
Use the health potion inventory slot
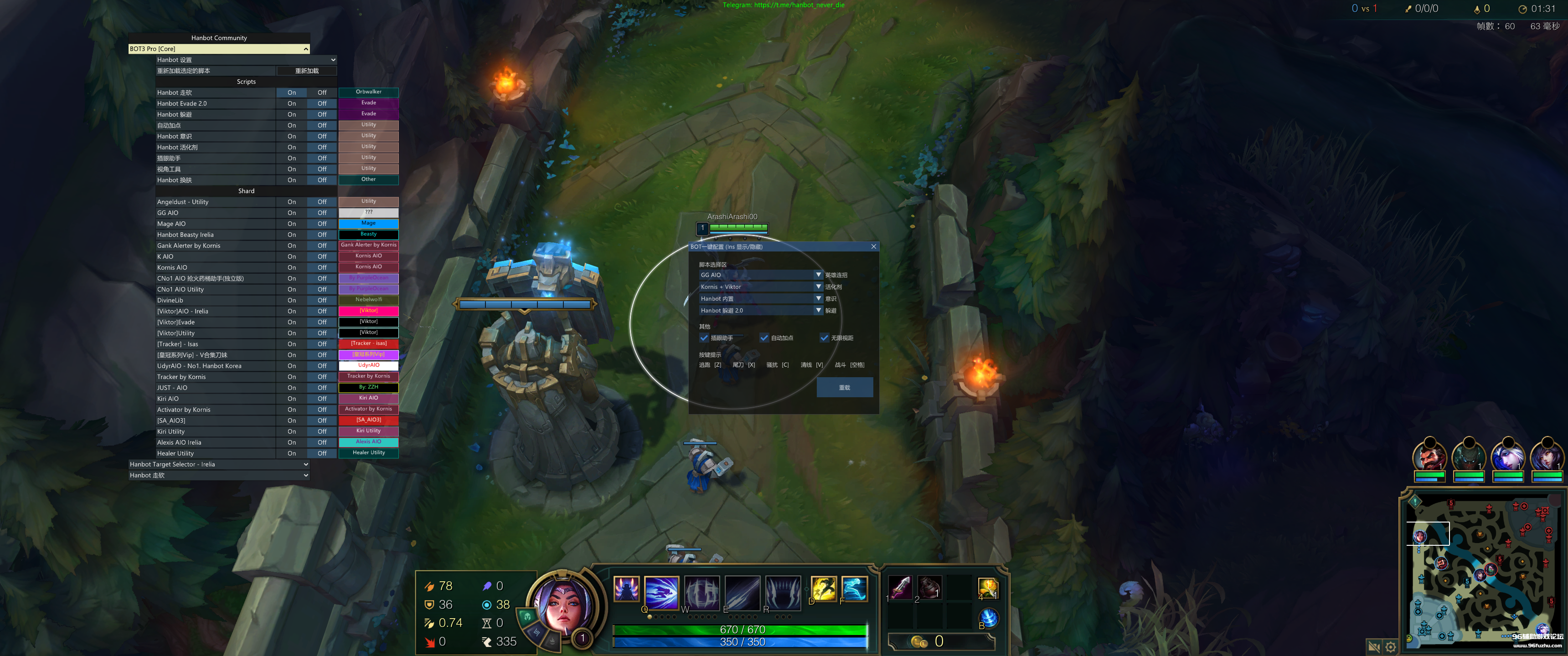pos(929,588)
